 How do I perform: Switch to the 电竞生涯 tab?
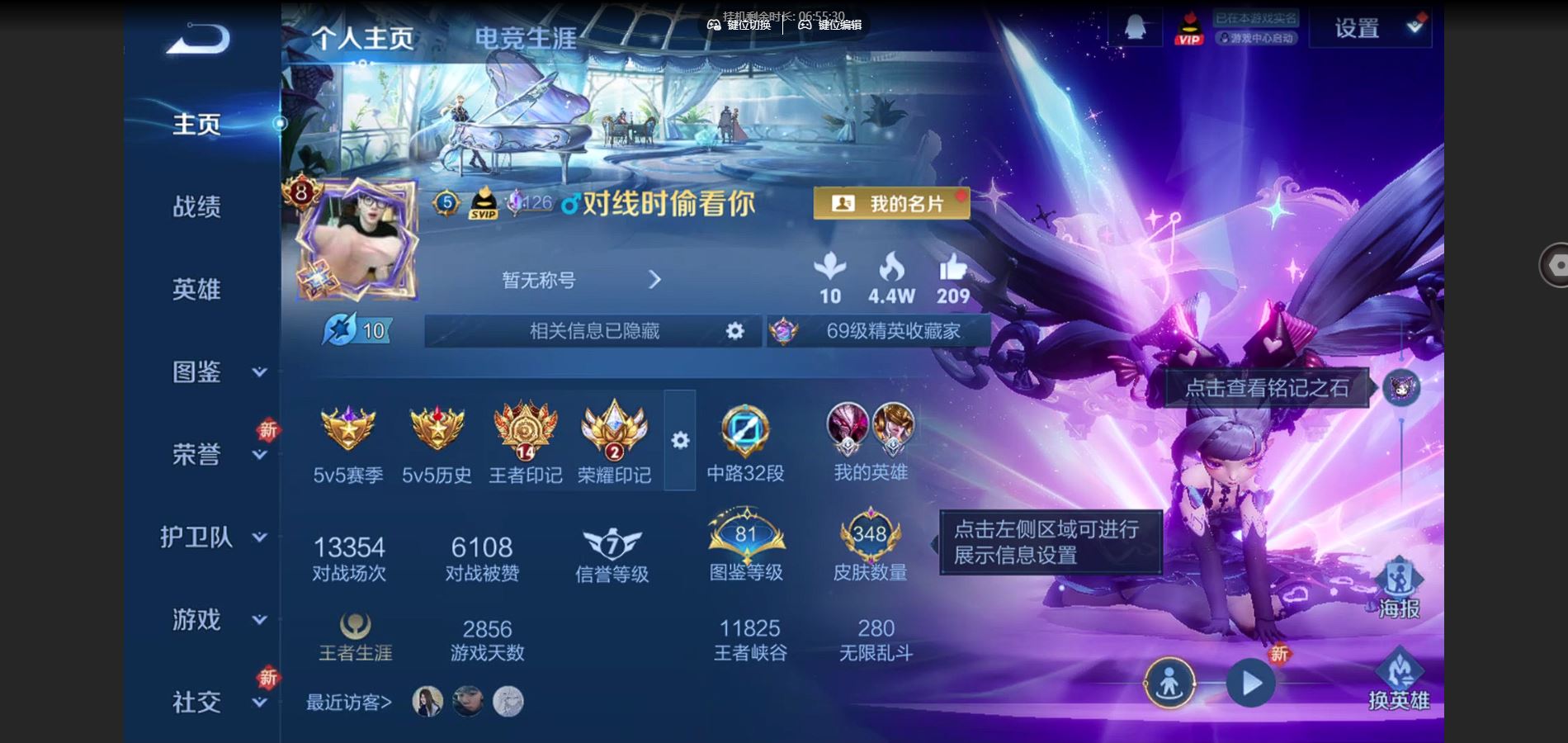click(526, 35)
